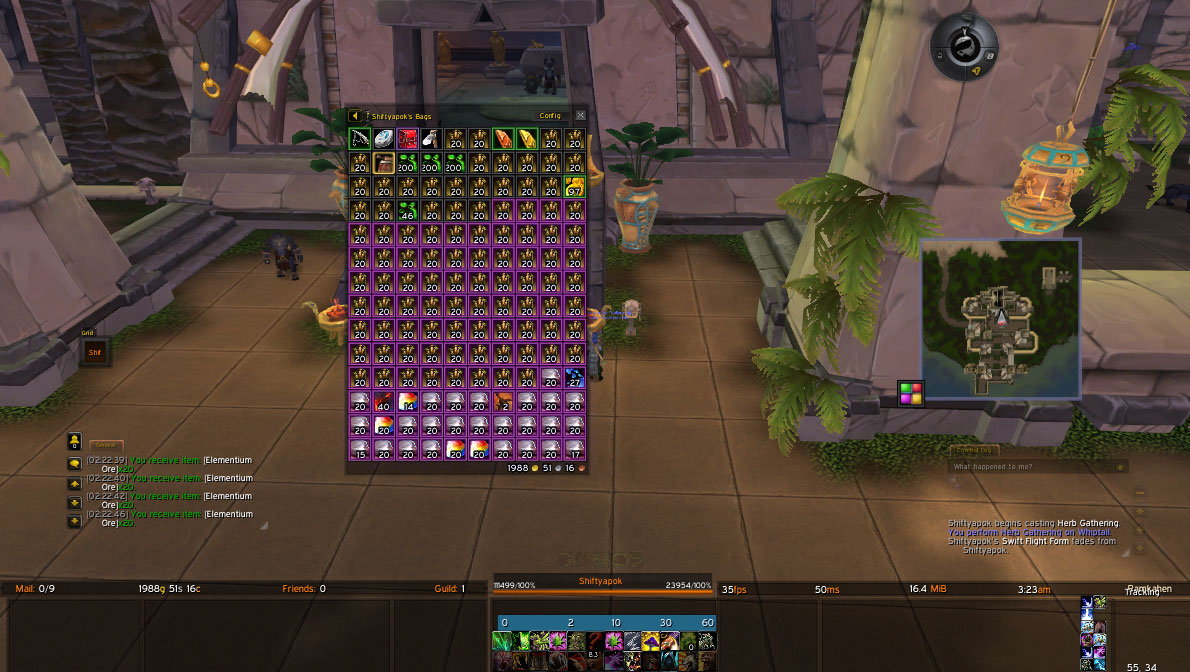1190x672 pixels.
Task: Select the brown backpack item in bags
Action: 384,163
